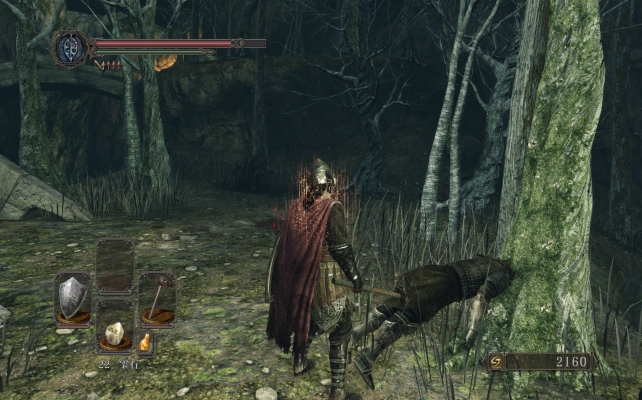Viewport: 642px width, 400px height.
Task: Select the right-hand mace weapon slot
Action: click(157, 297)
